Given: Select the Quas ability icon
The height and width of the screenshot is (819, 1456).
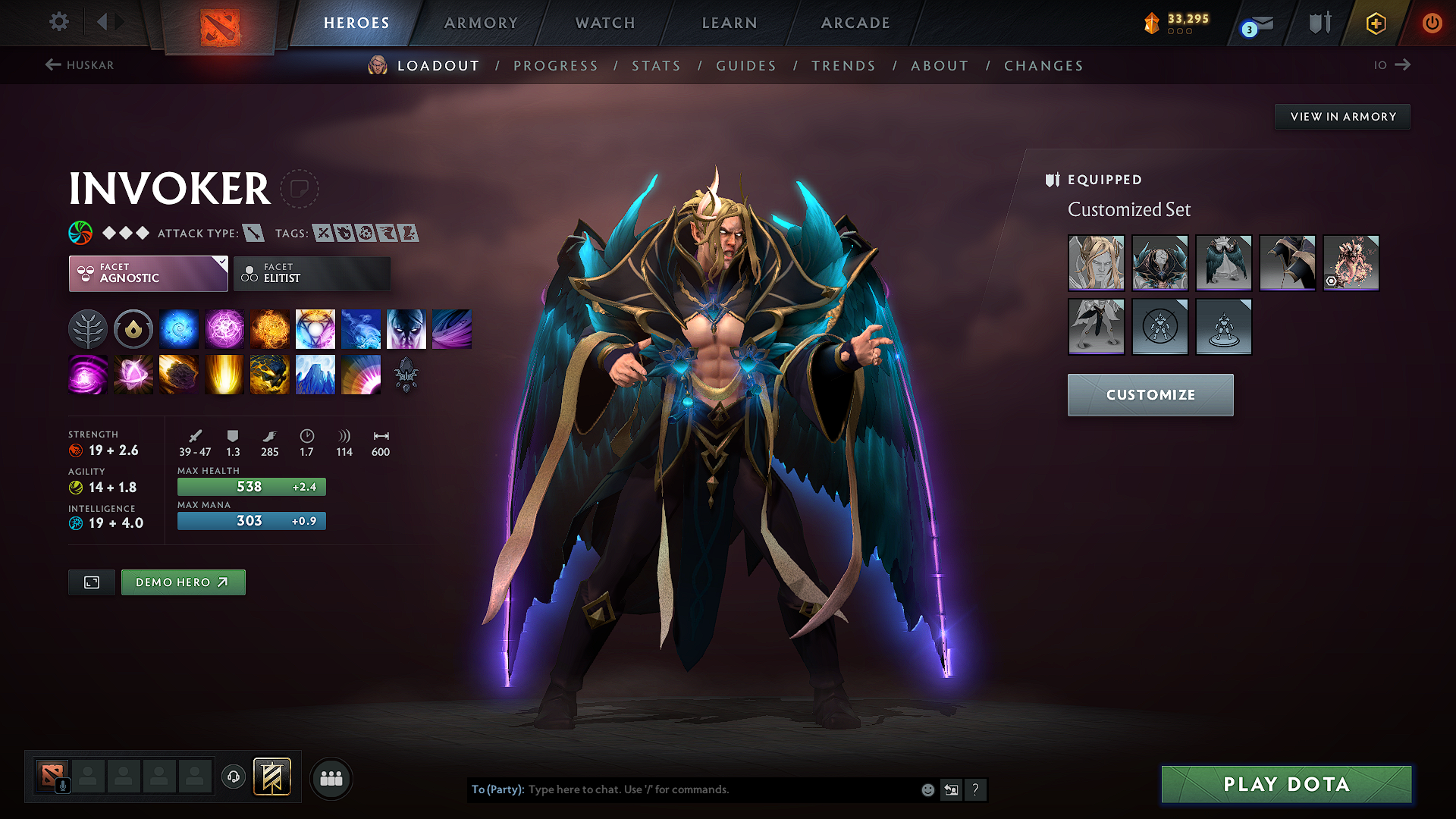Looking at the screenshot, I should click(x=179, y=328).
